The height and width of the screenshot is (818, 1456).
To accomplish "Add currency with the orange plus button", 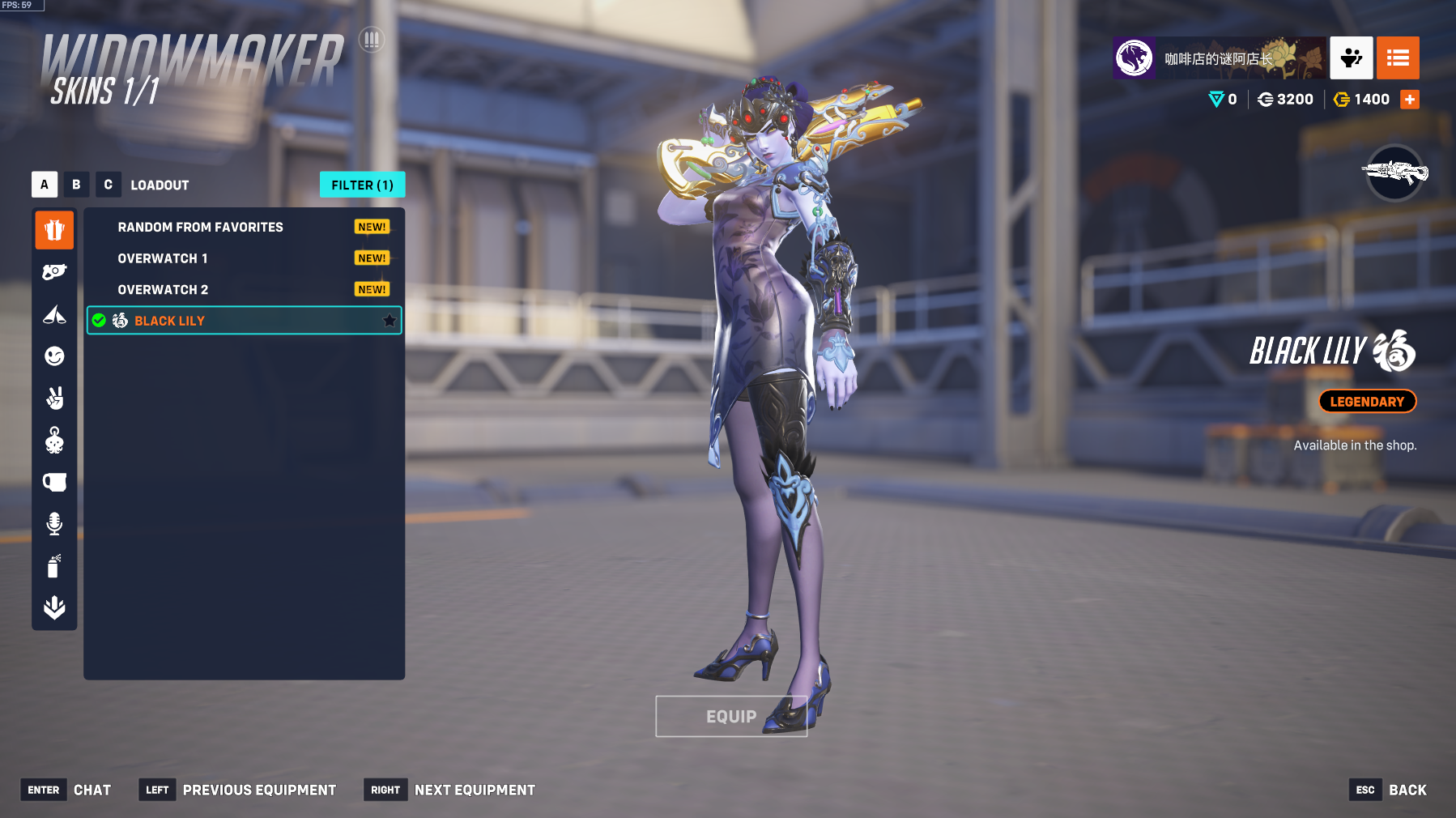I will coord(1410,100).
